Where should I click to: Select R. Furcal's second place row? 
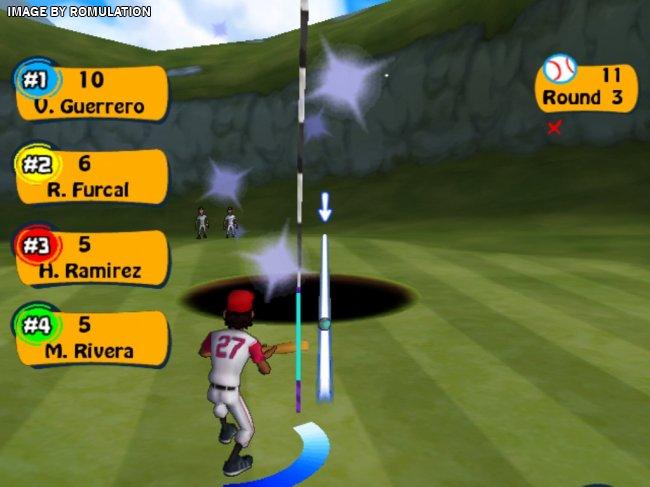click(92, 175)
